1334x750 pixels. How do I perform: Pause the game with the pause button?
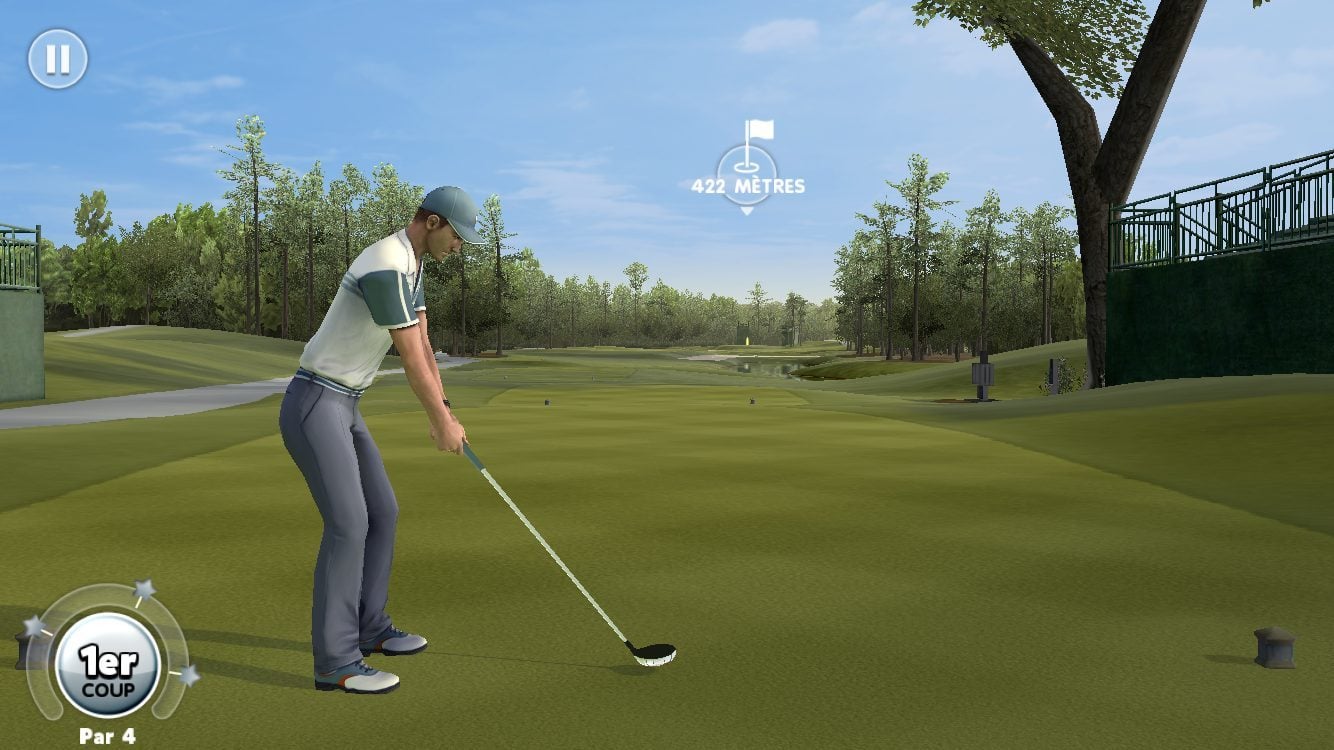click(x=57, y=59)
